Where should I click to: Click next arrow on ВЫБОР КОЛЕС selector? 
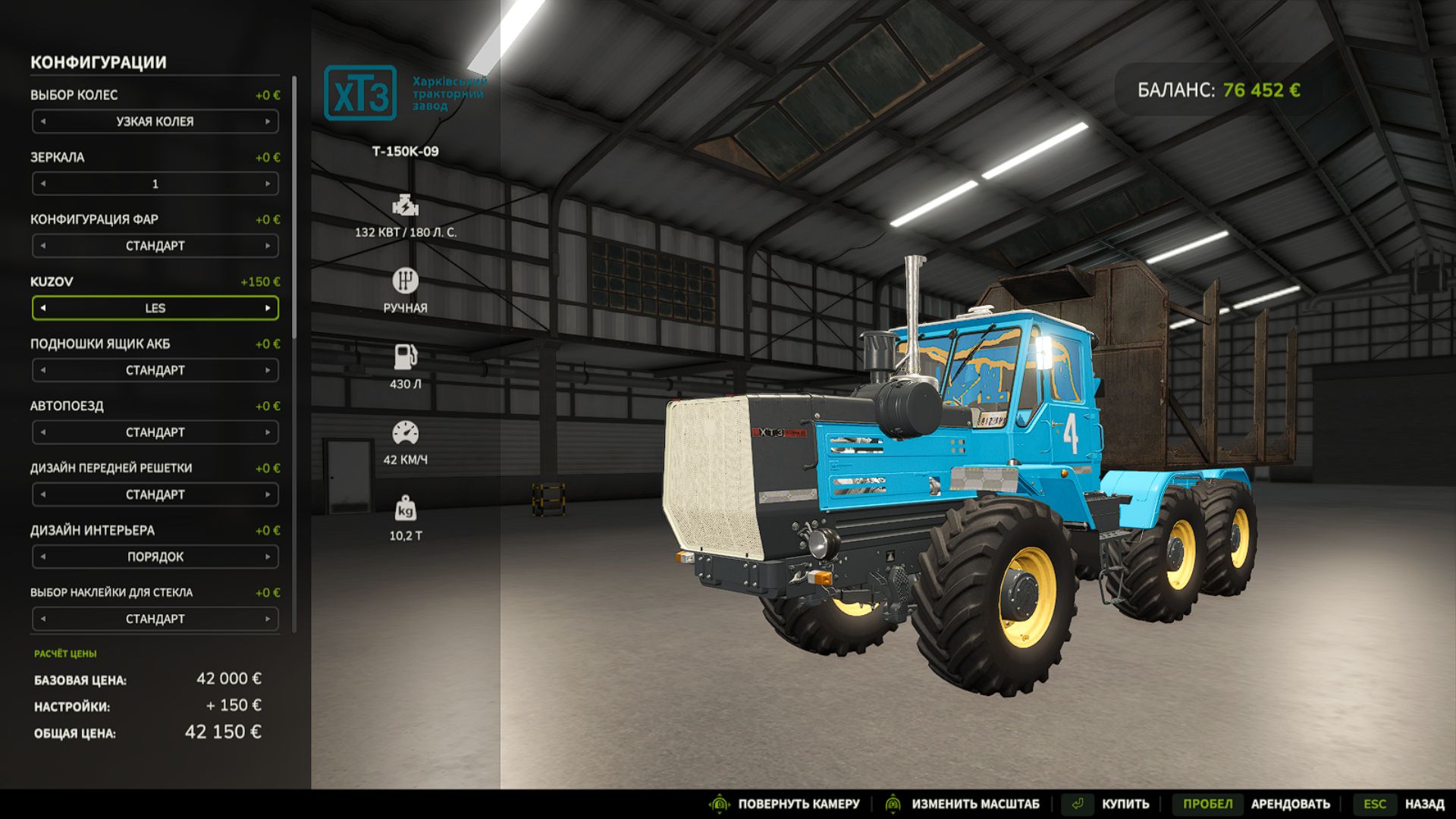click(269, 121)
